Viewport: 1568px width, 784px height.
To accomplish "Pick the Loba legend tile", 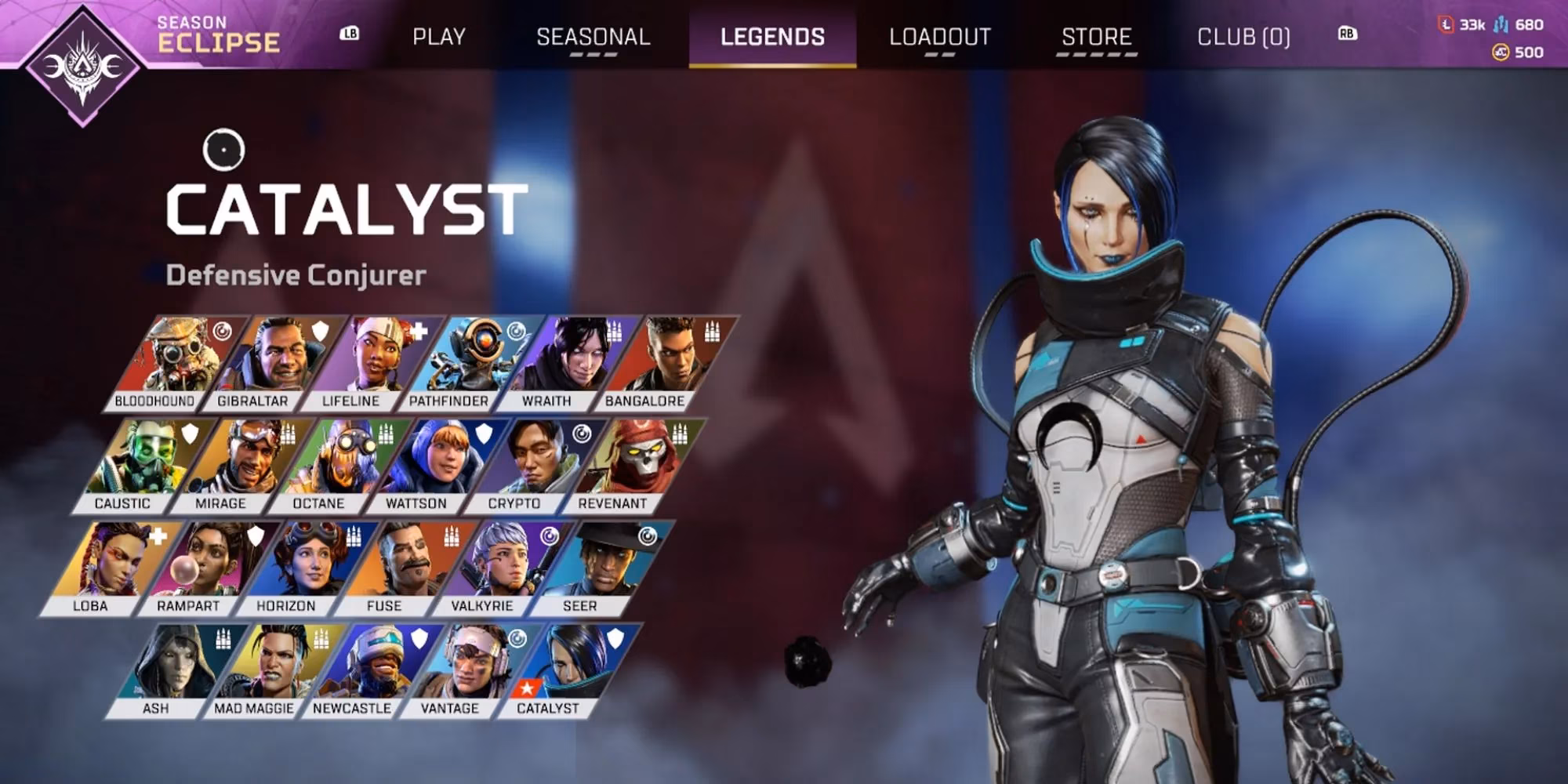I will click(x=108, y=567).
